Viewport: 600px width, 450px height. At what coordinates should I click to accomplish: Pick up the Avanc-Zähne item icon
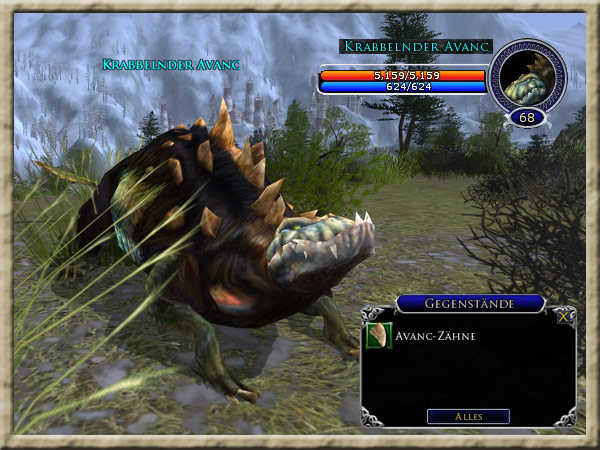pyautogui.click(x=379, y=336)
